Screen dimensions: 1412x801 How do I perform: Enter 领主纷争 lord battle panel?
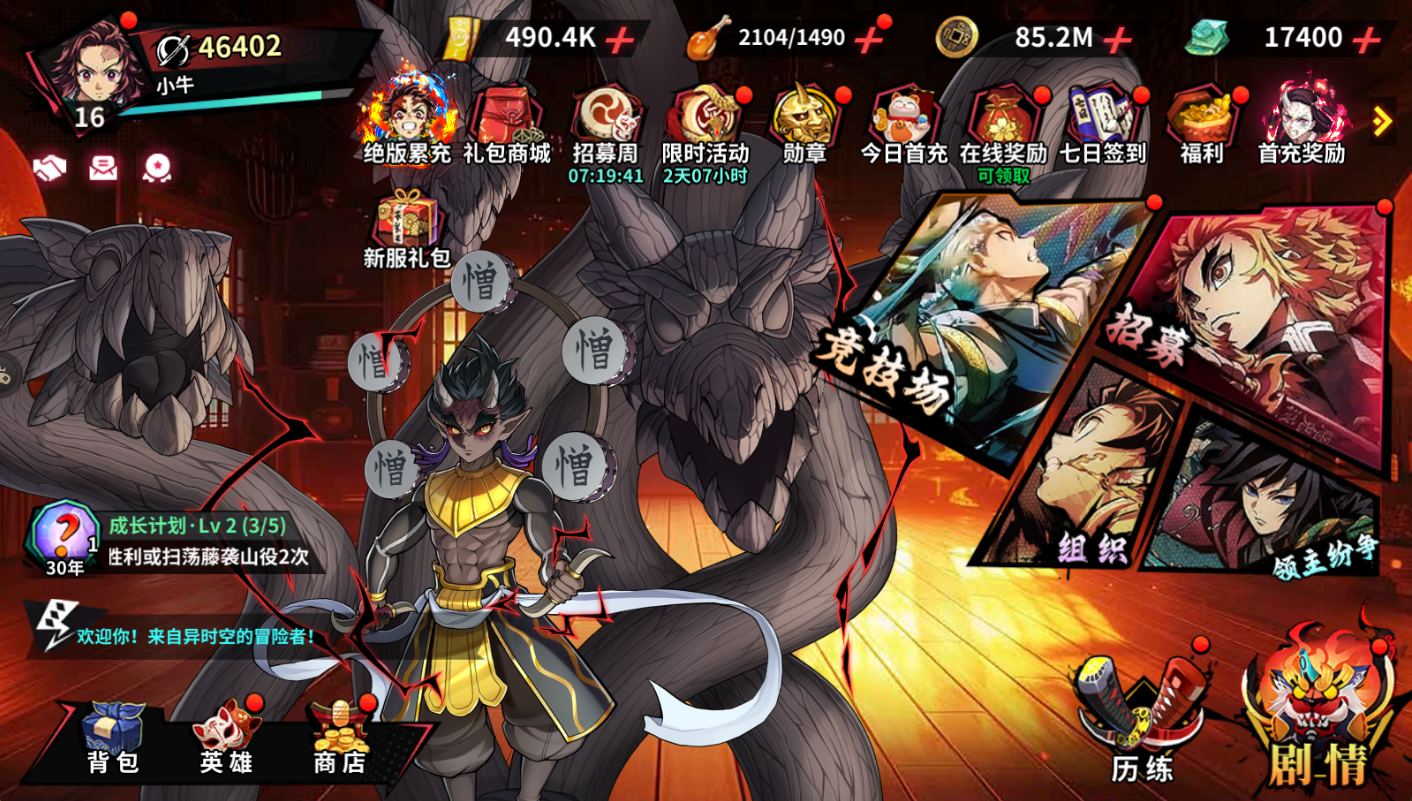point(1270,500)
